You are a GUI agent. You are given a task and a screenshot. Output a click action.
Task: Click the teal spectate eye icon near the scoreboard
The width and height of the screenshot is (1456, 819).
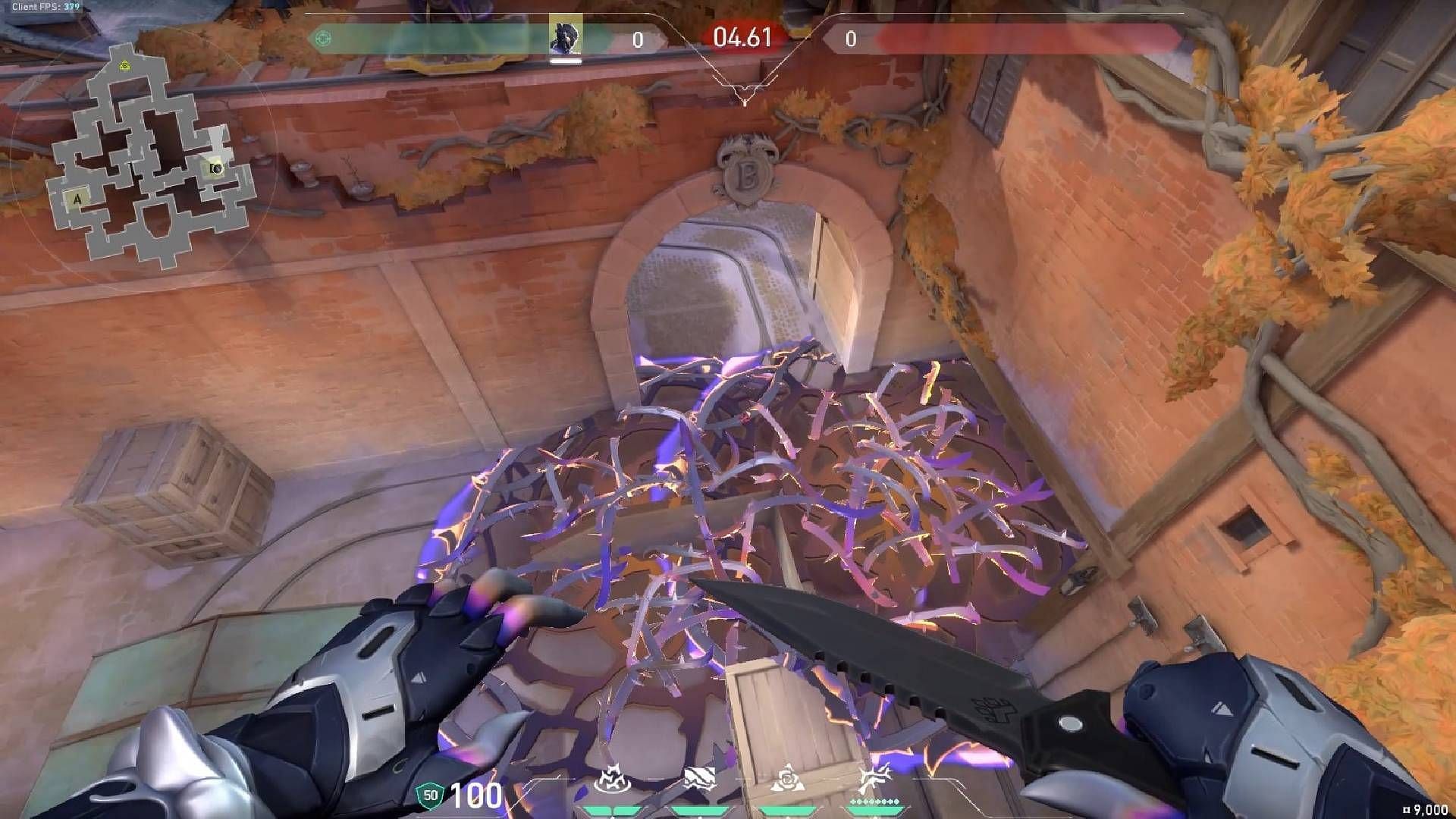pos(322,36)
